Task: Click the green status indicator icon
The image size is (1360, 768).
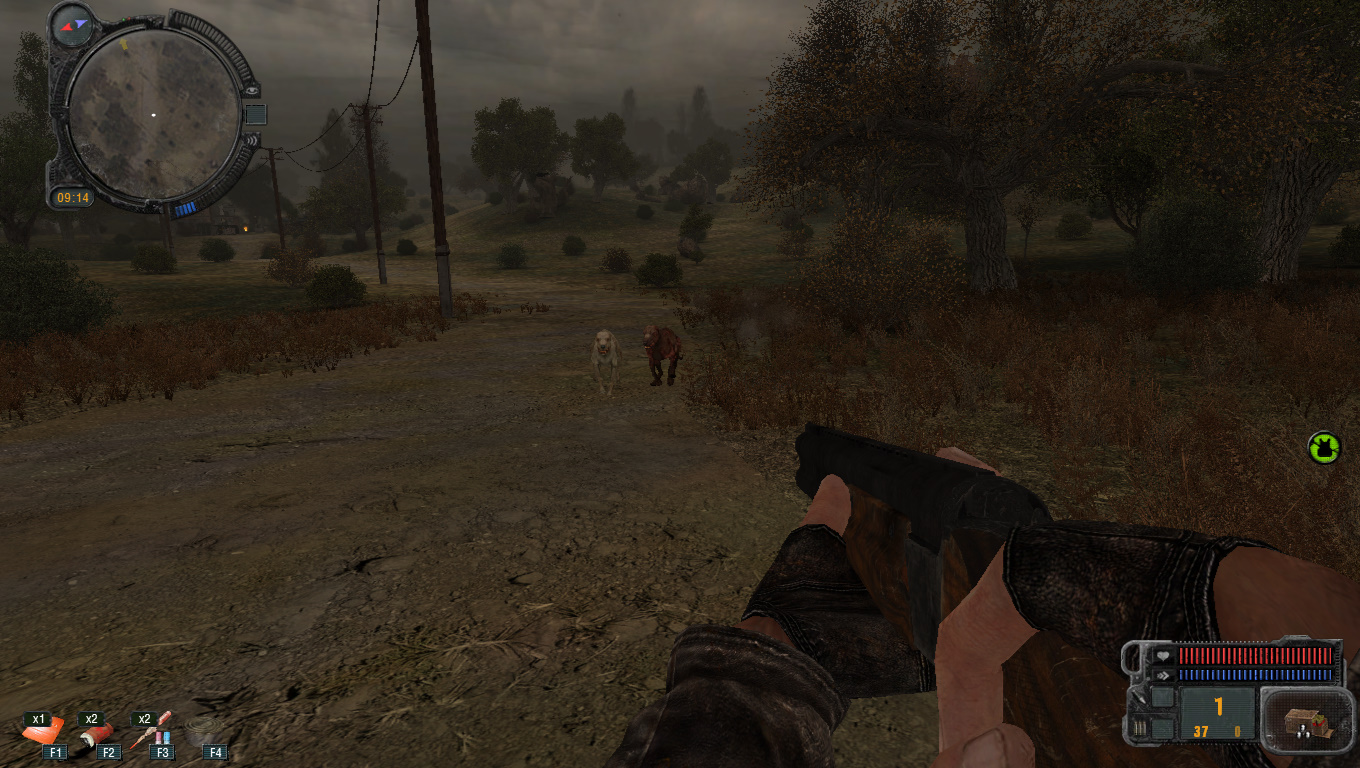Action: click(x=1323, y=447)
